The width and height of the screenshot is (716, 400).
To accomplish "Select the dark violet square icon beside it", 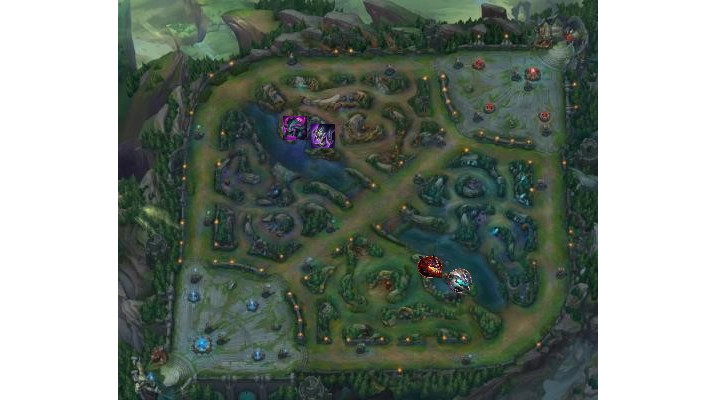I will click(x=321, y=134).
